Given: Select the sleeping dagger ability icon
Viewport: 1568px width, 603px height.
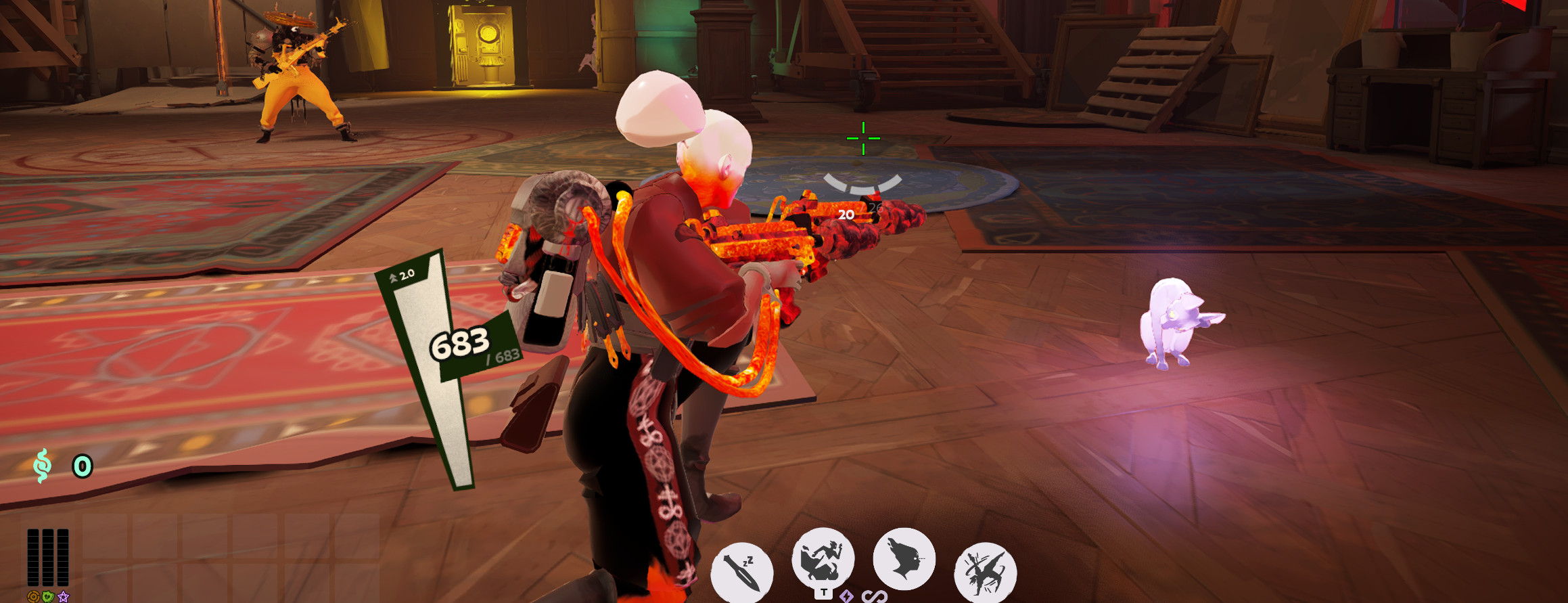Looking at the screenshot, I should point(743,568).
